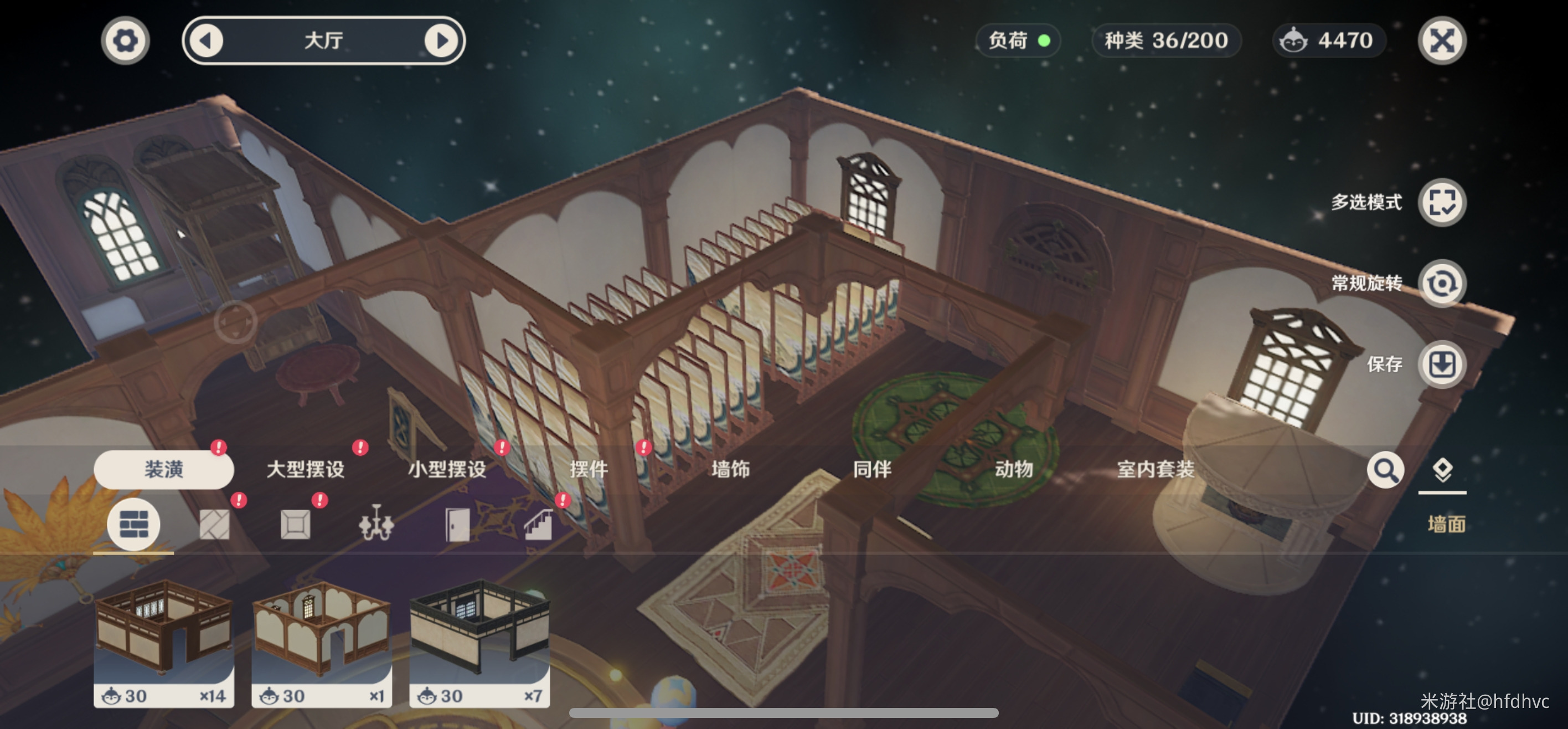Choose the 摆件 ornaments tab
Viewport: 1568px width, 729px height.
(589, 469)
